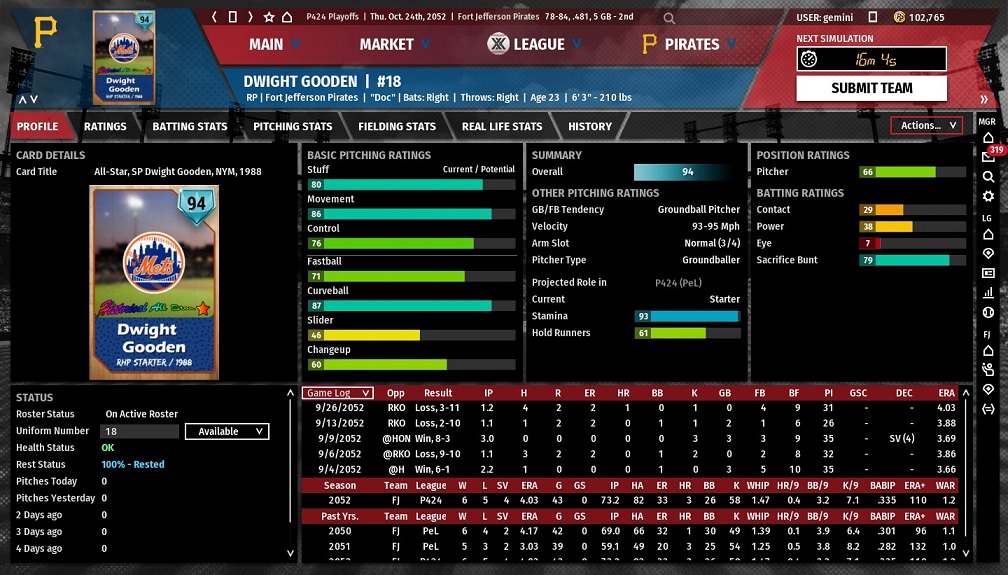Select the Dwight Gooden card thumbnail in header

[x=124, y=57]
